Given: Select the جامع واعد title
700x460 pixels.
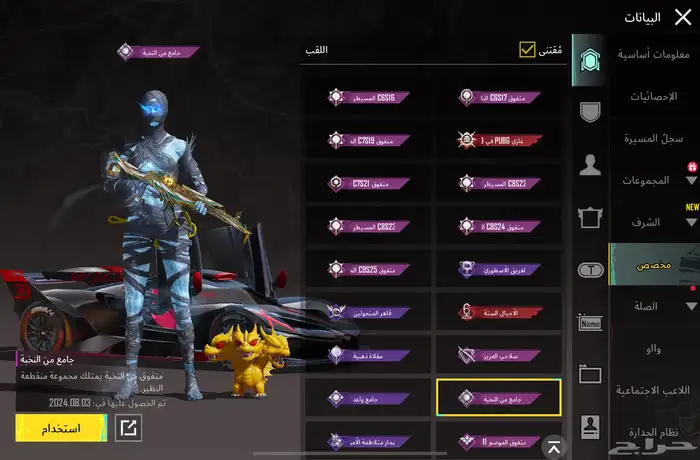Looking at the screenshot, I should point(367,398).
